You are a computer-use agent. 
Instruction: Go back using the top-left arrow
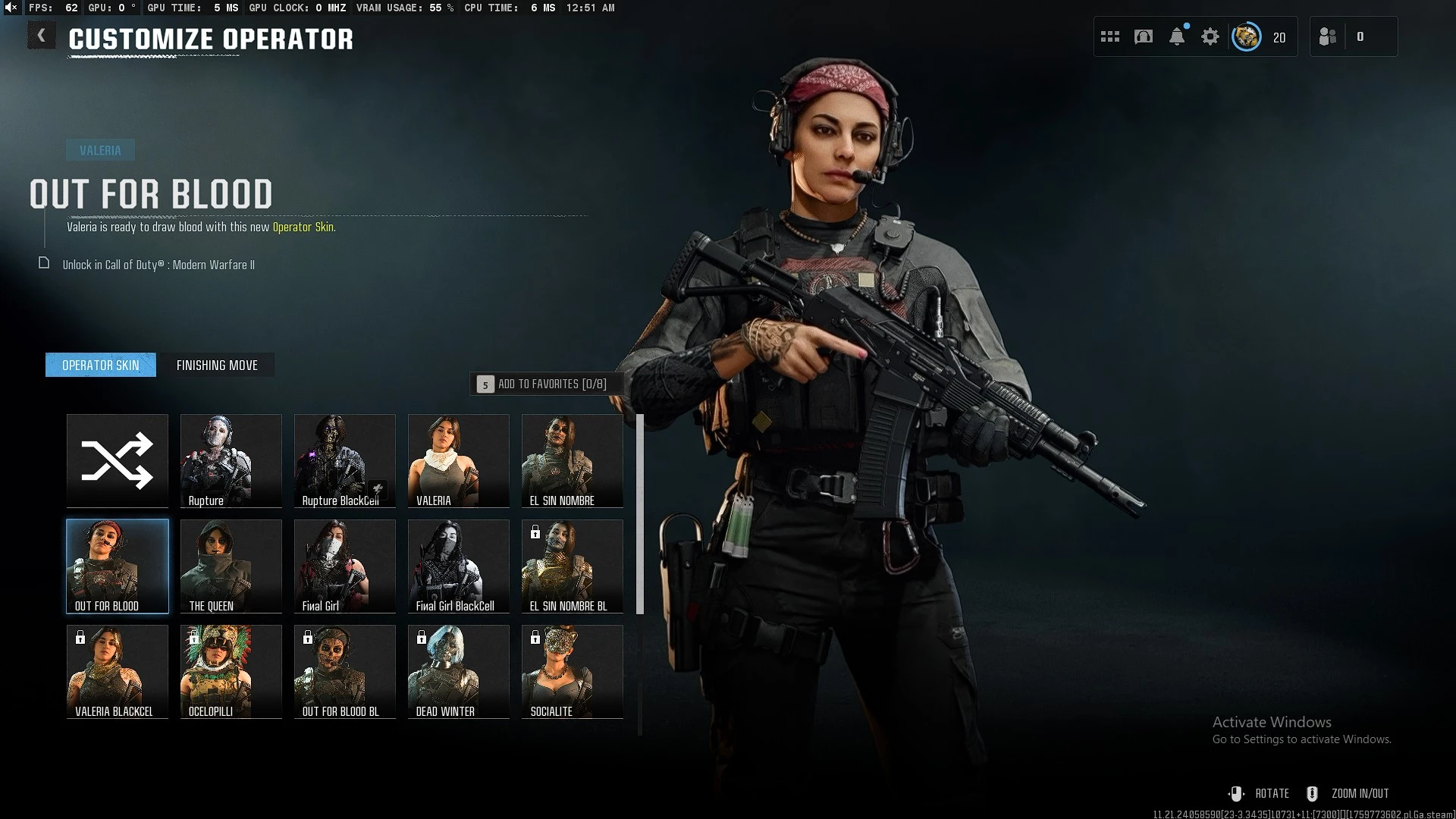pos(41,36)
